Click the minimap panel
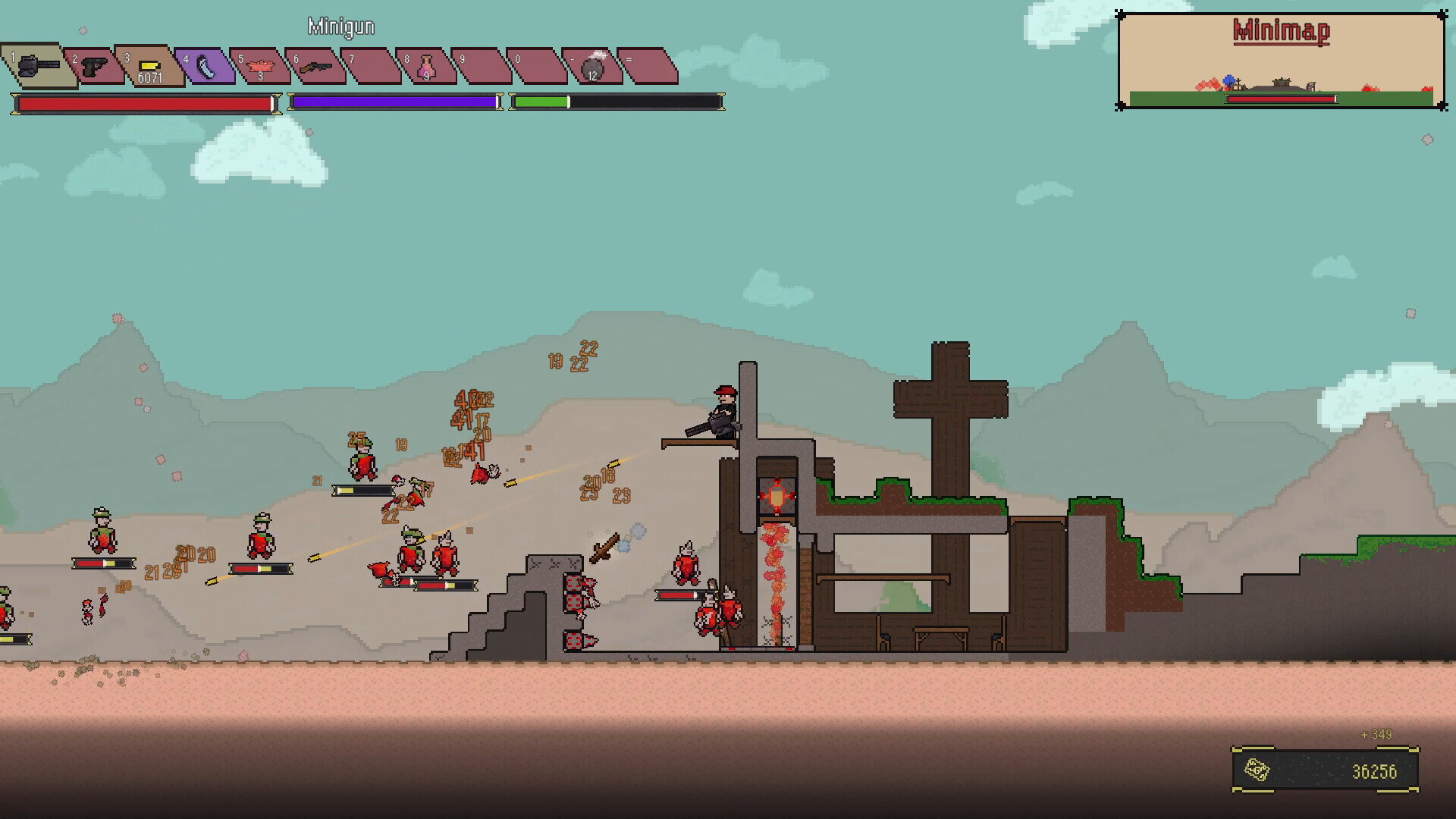1456x819 pixels. point(1282,62)
